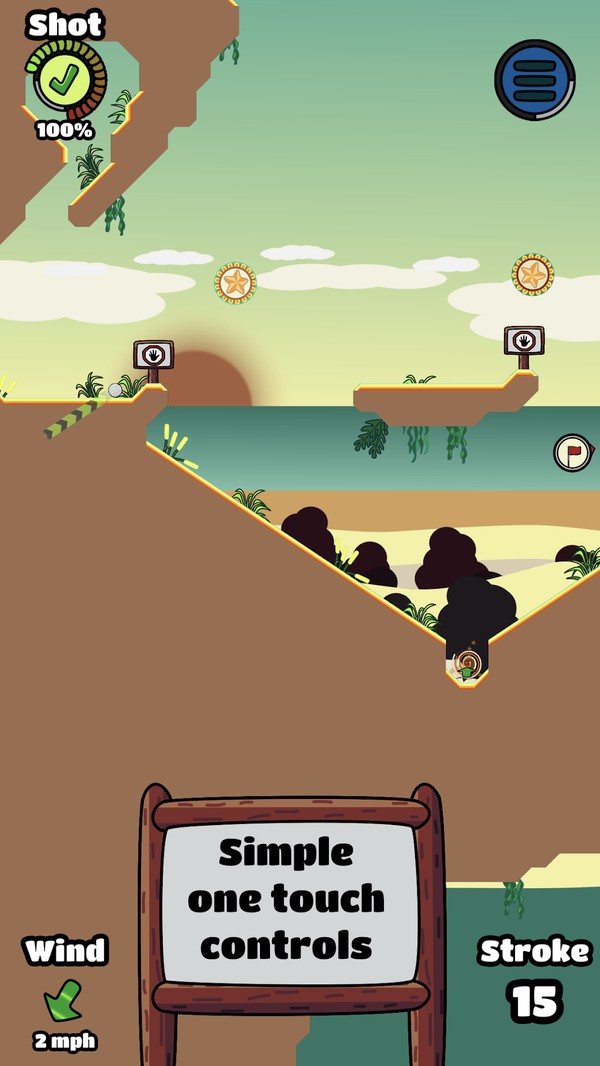Select the red flag hole indicator
The image size is (600, 1066).
573,452
